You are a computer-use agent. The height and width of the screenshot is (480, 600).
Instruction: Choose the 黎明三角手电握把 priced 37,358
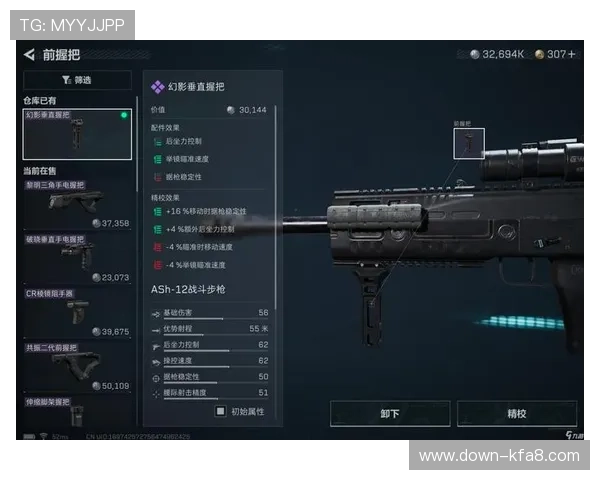77,204
